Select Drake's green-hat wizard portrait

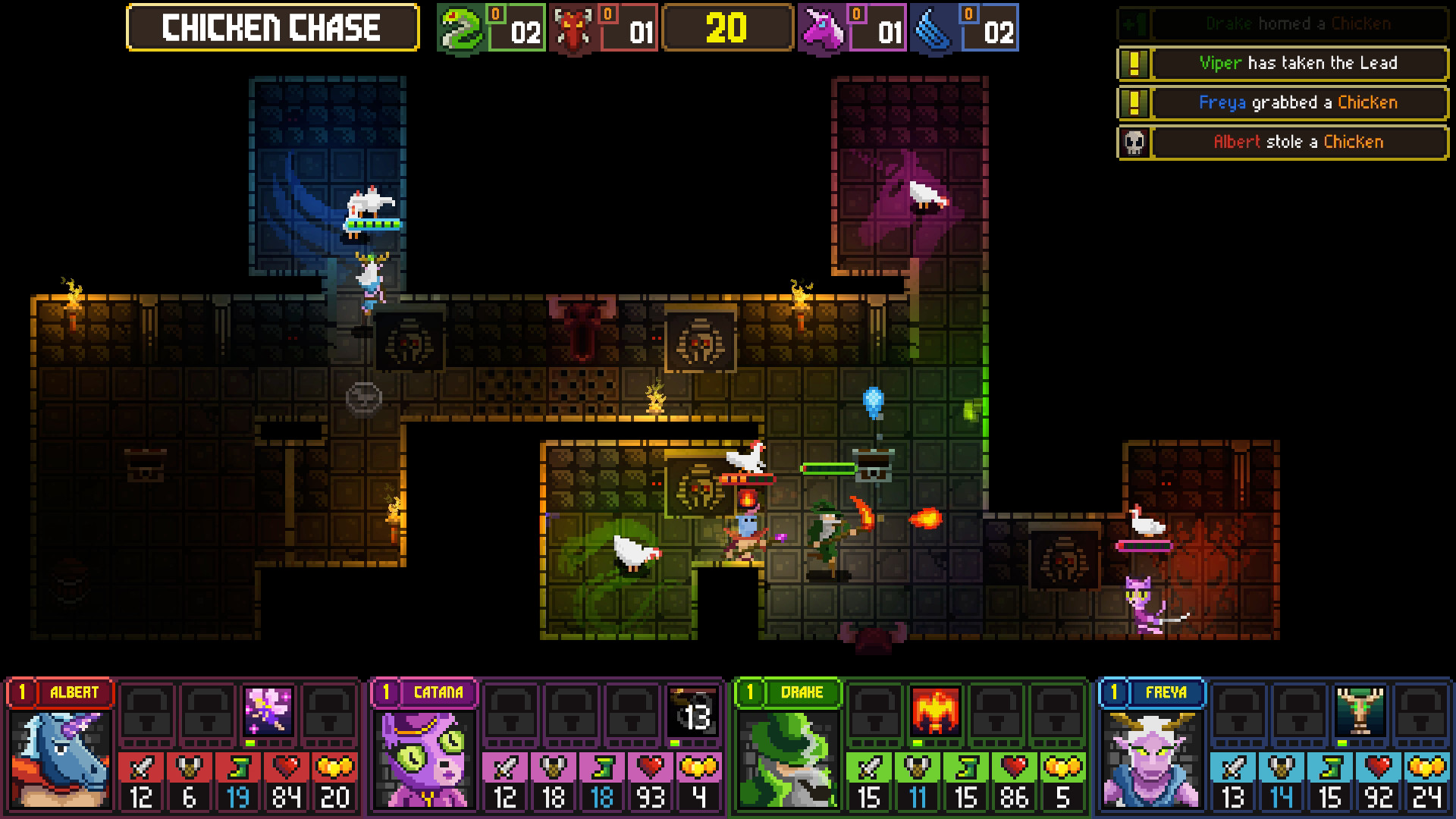pos(789,758)
